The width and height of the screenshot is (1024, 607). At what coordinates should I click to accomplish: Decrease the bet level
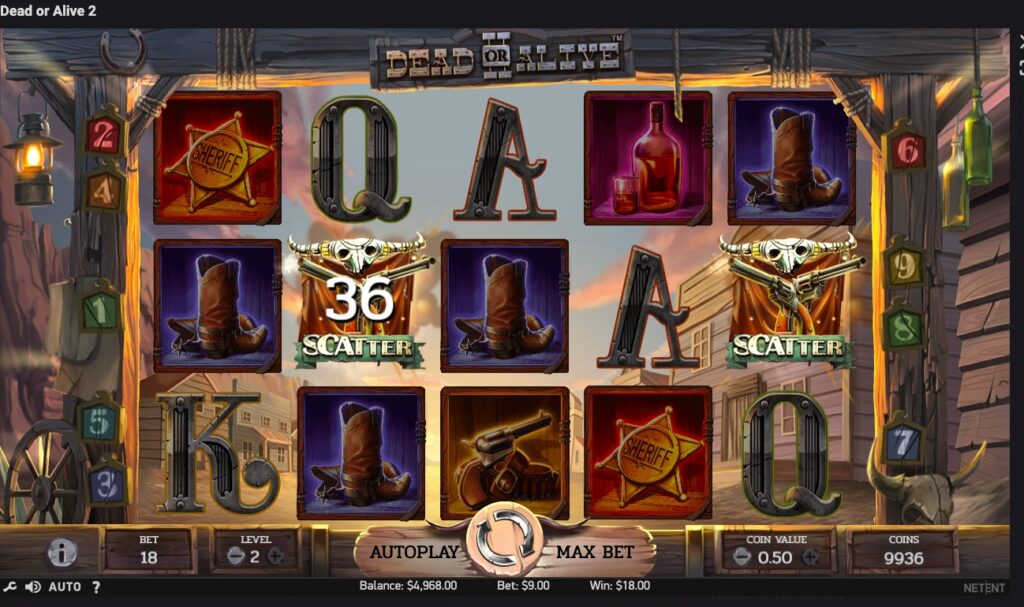point(235,557)
